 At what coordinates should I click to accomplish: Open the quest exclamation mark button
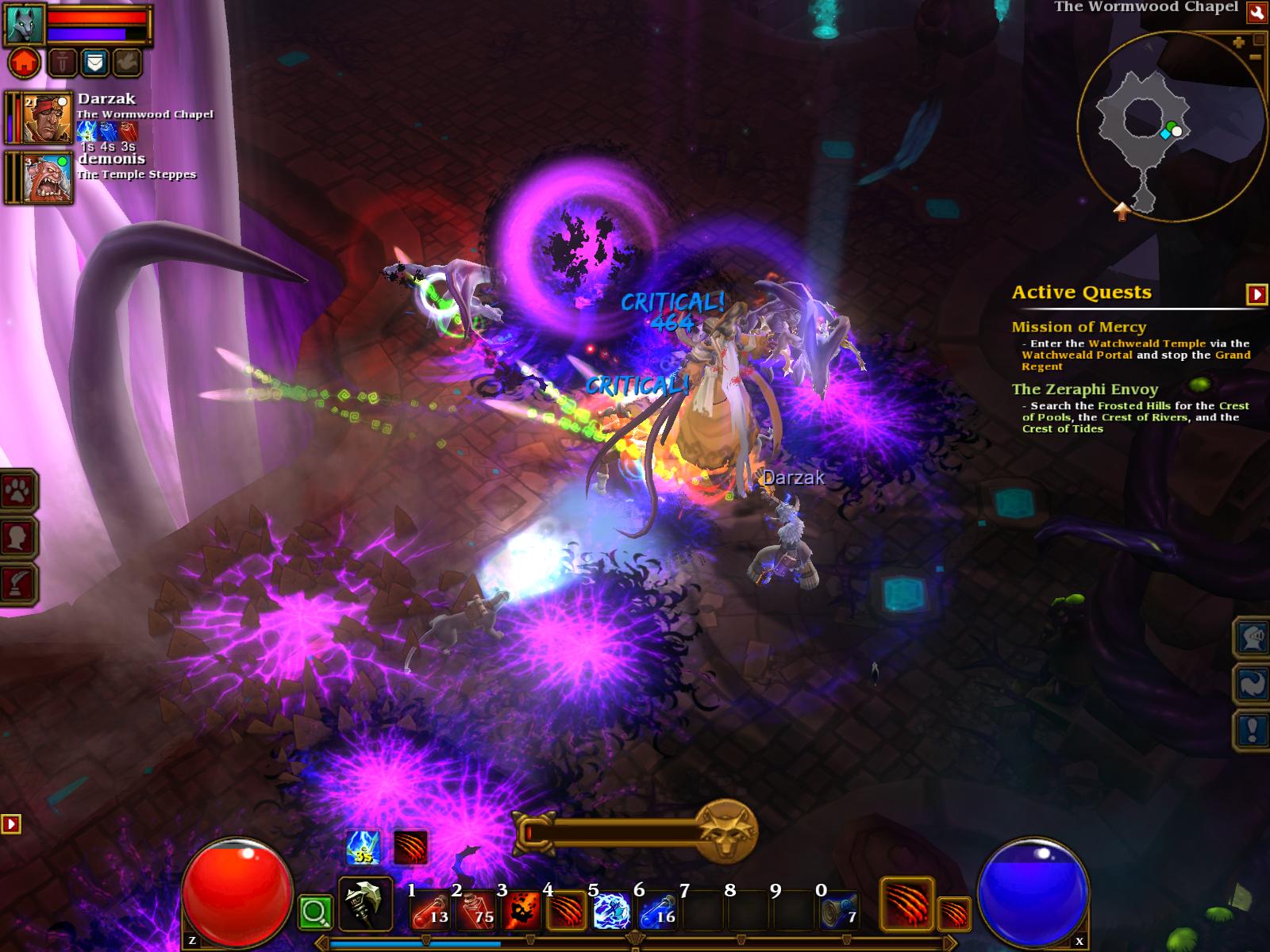click(1252, 729)
